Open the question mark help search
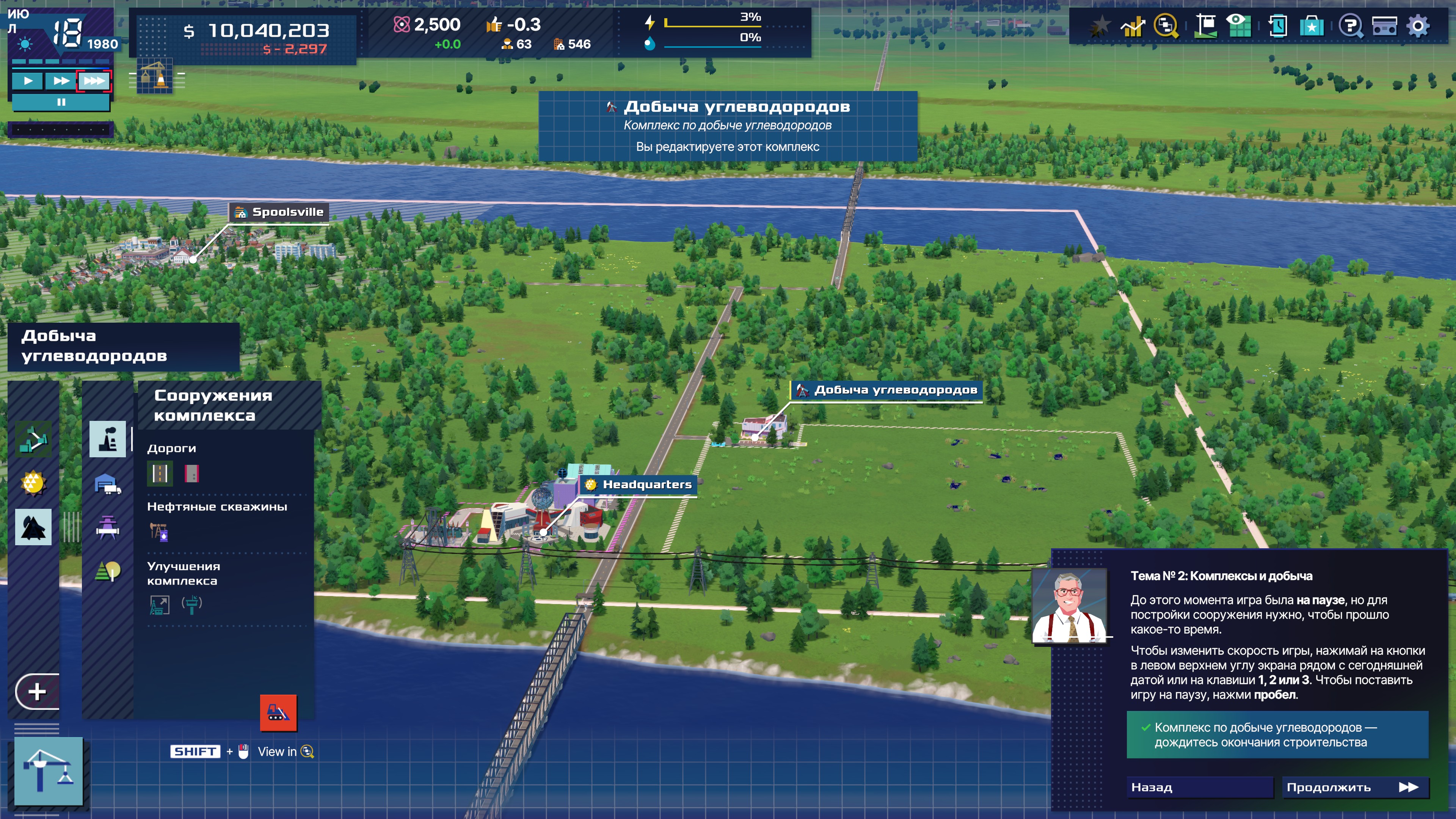The image size is (1456, 819). (x=1350, y=26)
